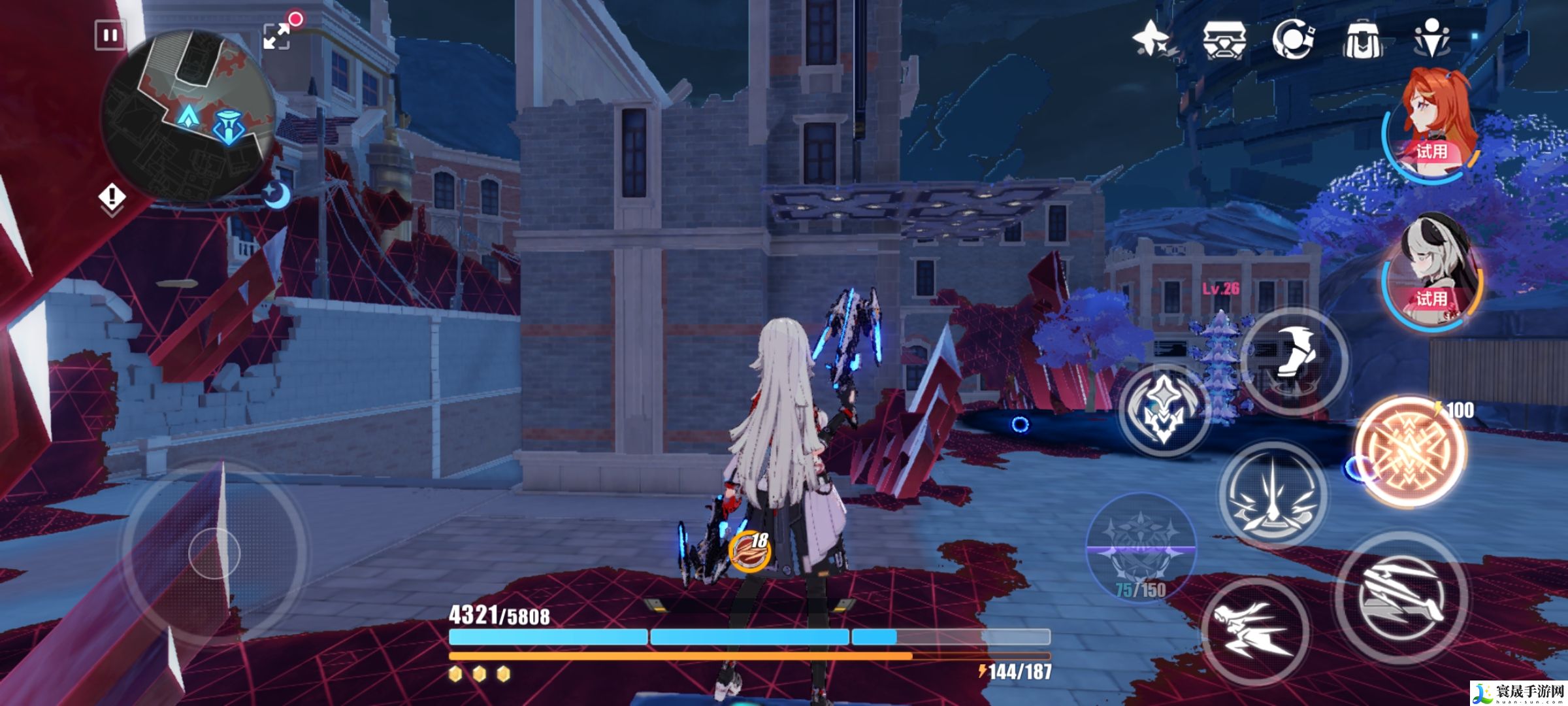Open the circular ring menu icon
This screenshot has width=1568, height=706.
(x=1294, y=39)
